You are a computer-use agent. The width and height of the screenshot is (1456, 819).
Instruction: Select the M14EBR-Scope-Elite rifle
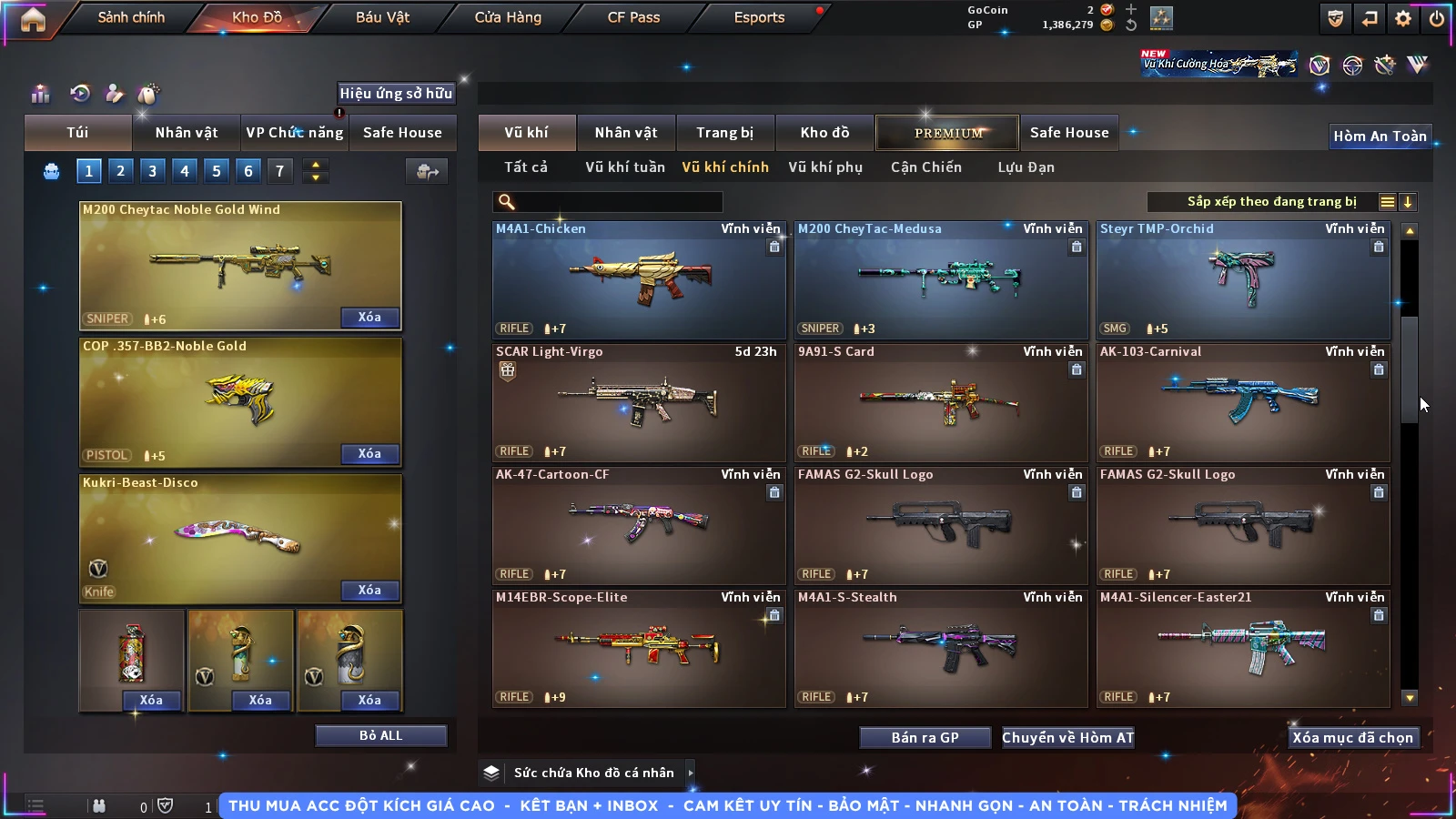click(x=639, y=649)
